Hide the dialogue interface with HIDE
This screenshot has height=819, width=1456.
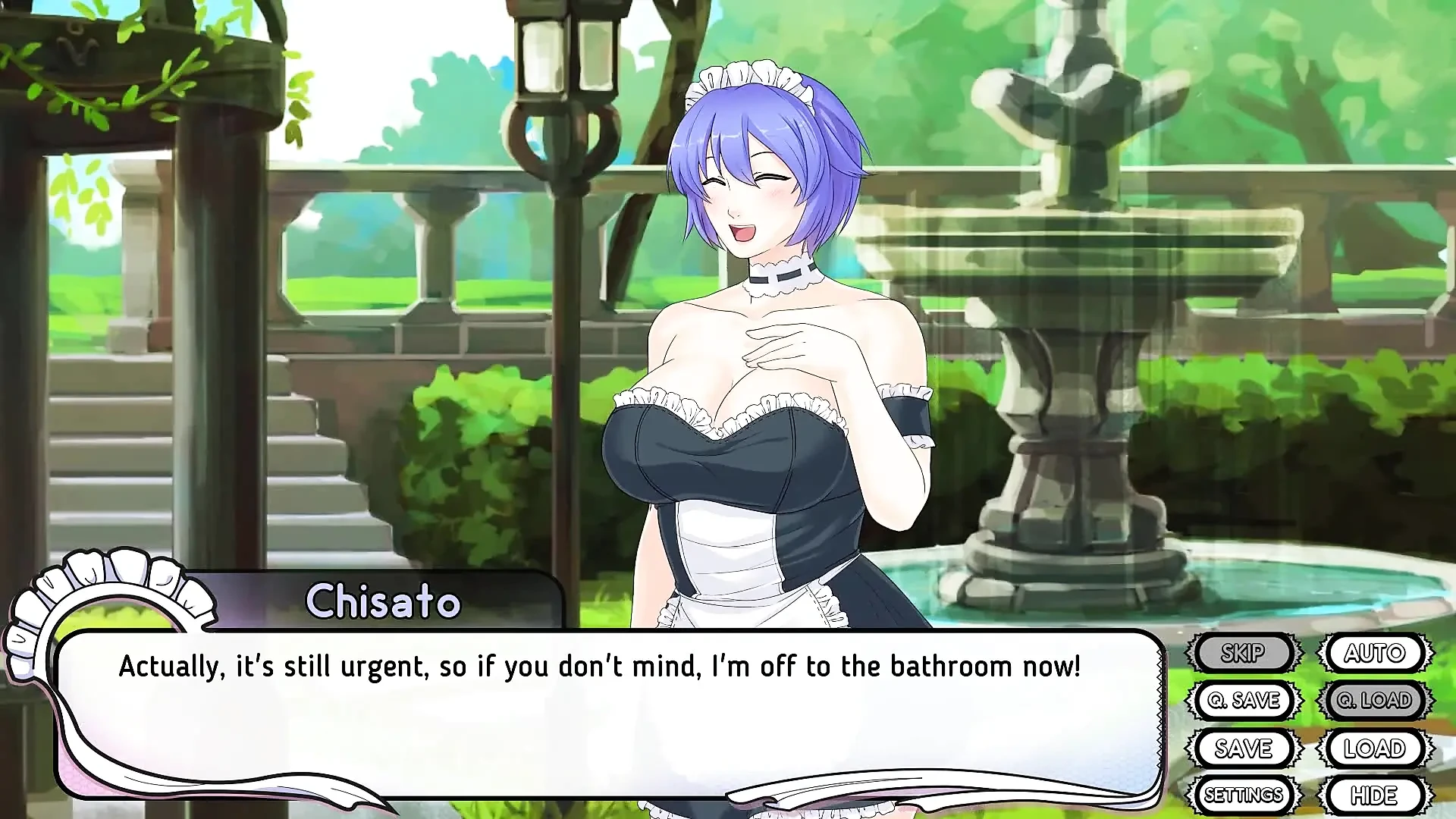coord(1374,795)
